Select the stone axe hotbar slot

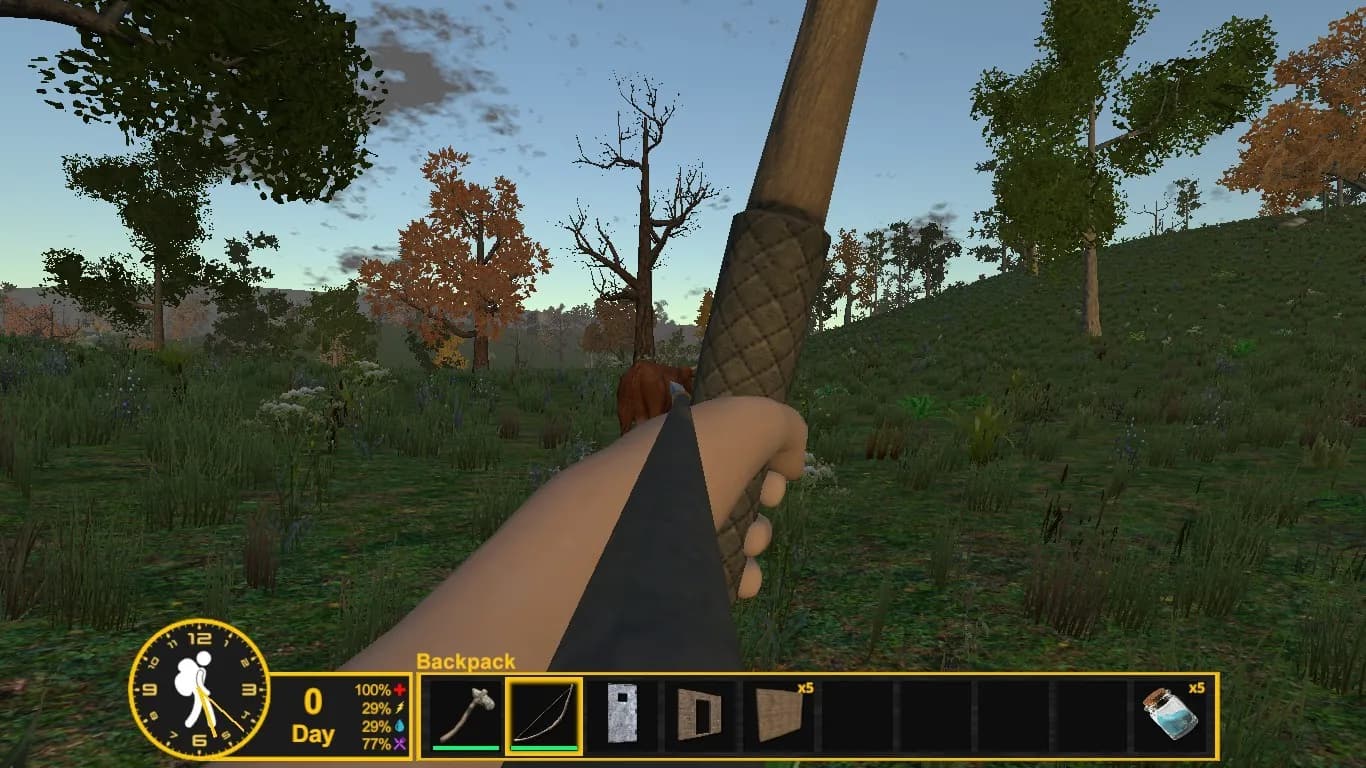pos(466,714)
